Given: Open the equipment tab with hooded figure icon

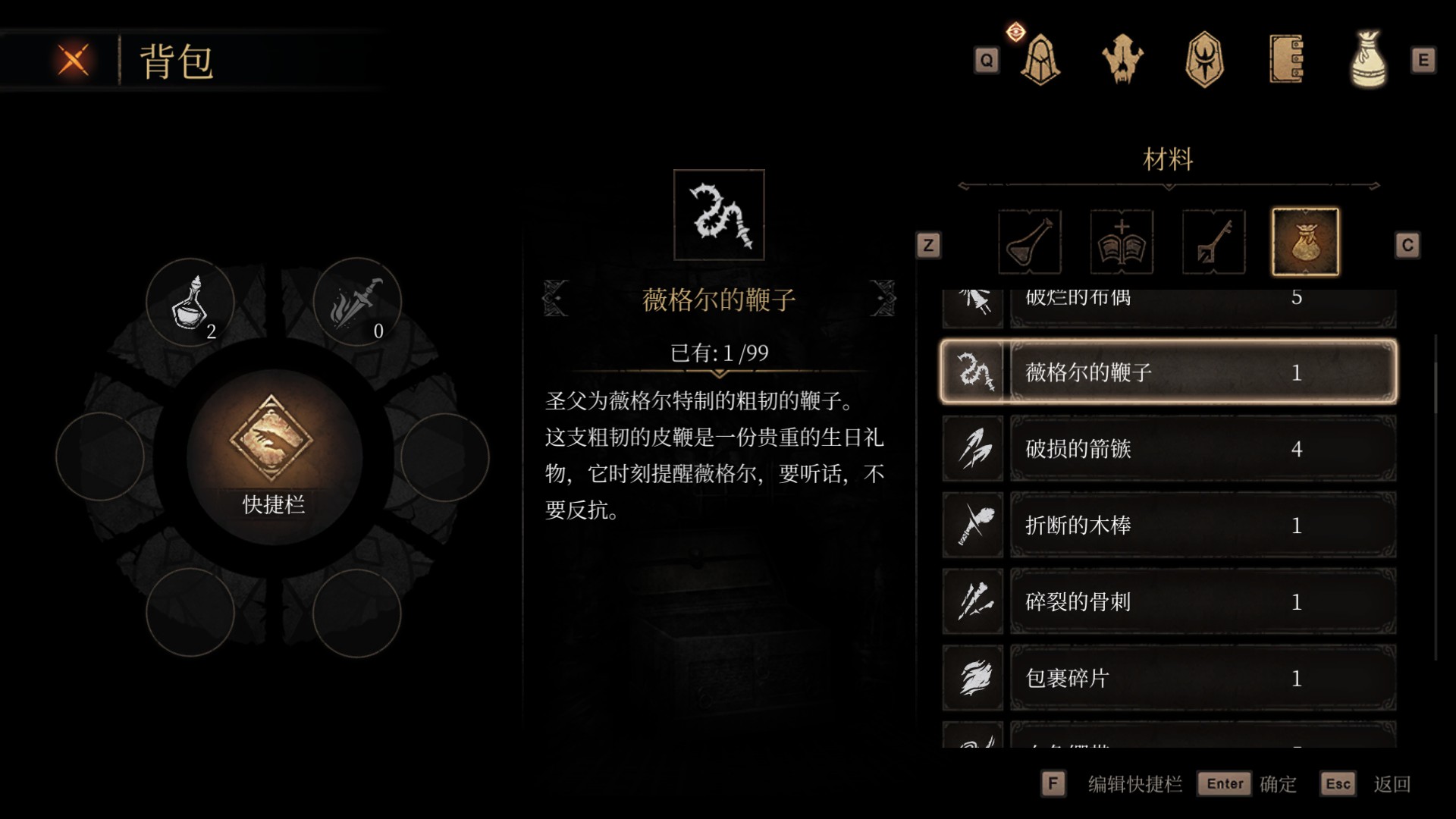Looking at the screenshot, I should [x=1039, y=61].
